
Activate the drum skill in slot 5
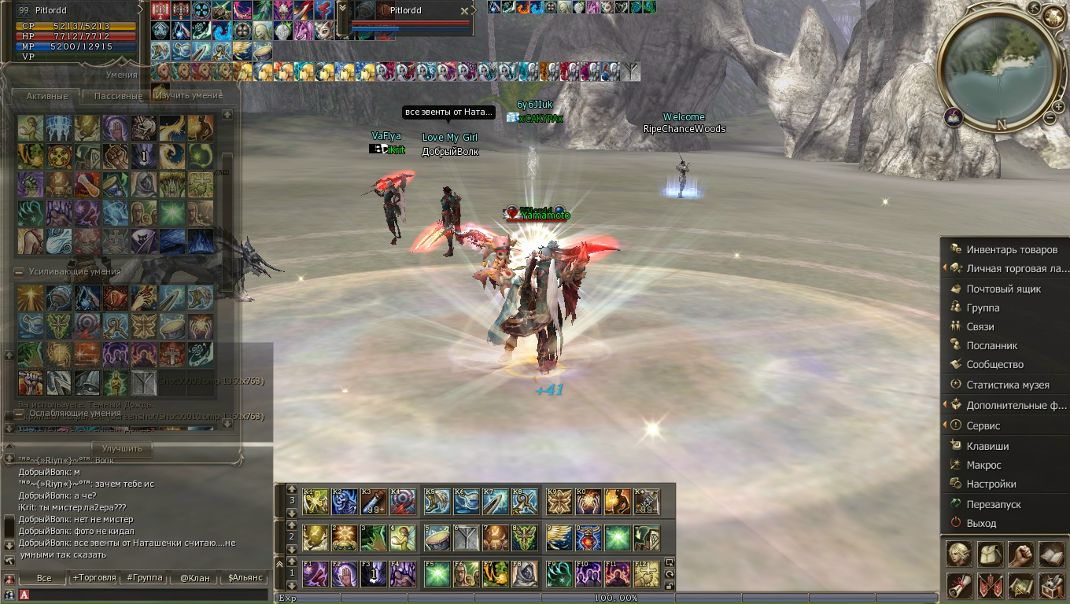436,537
